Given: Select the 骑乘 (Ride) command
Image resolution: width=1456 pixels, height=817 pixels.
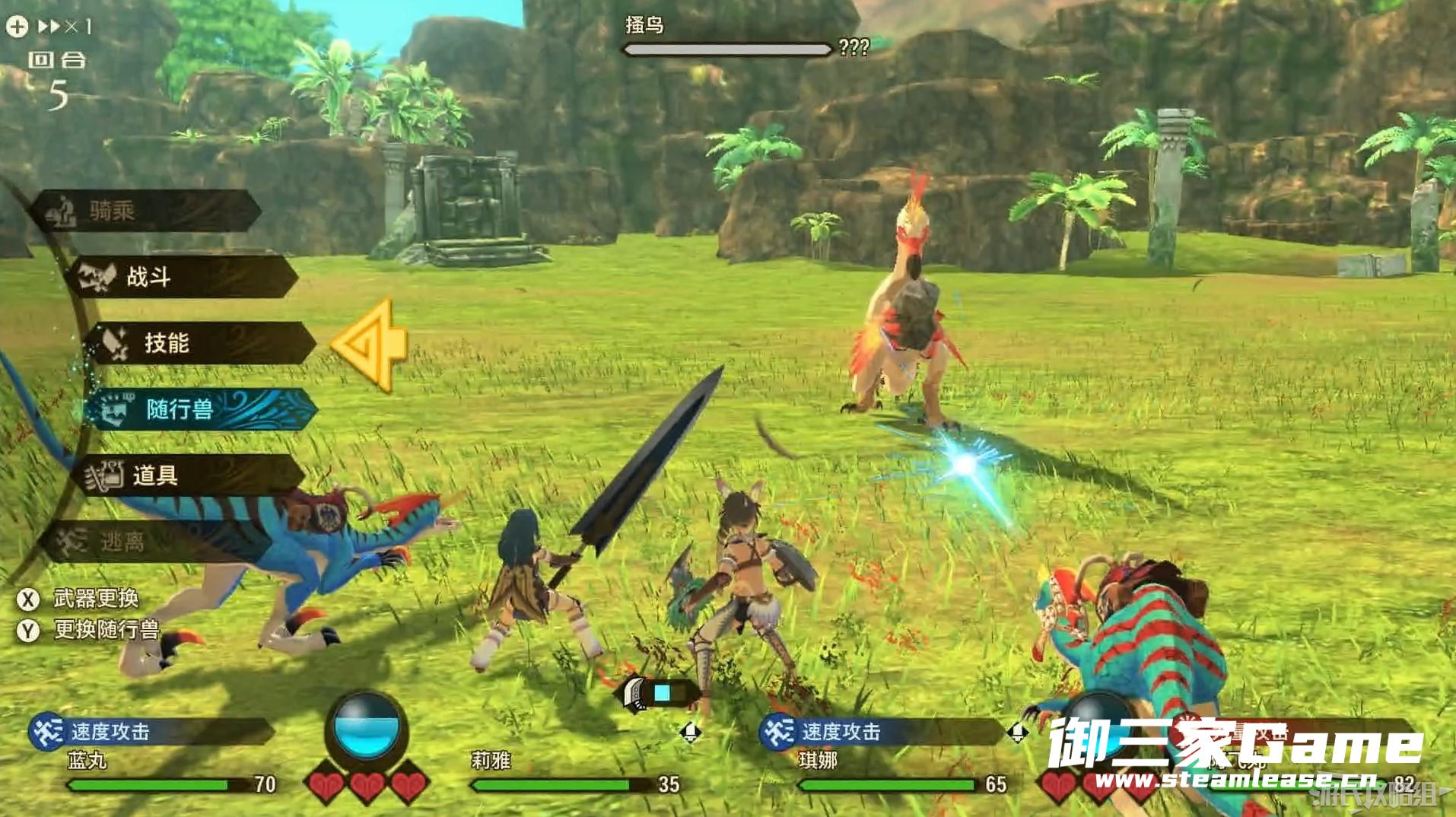Looking at the screenshot, I should point(146,211).
